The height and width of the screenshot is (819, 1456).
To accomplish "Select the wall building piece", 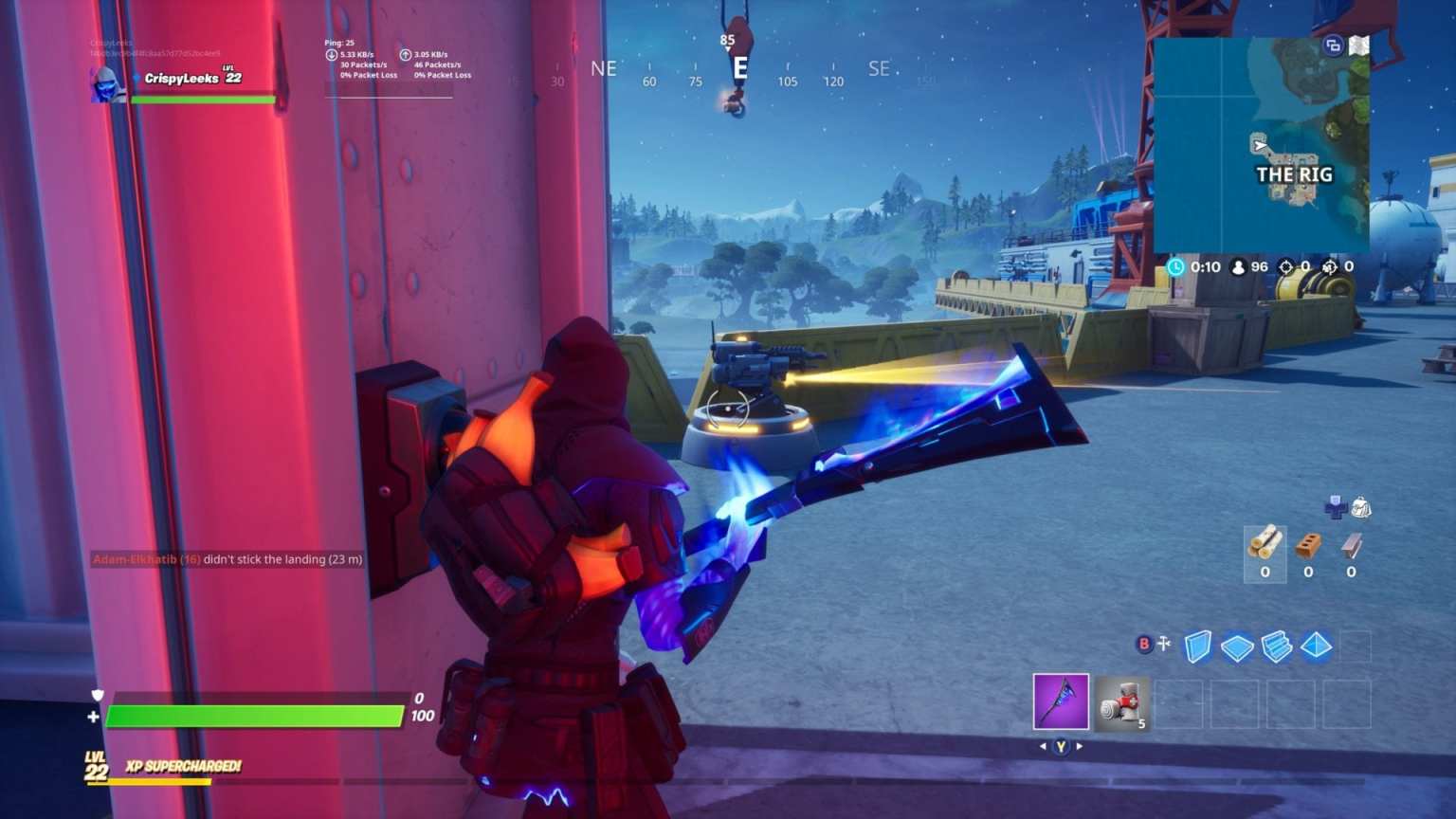I will point(1199,648).
